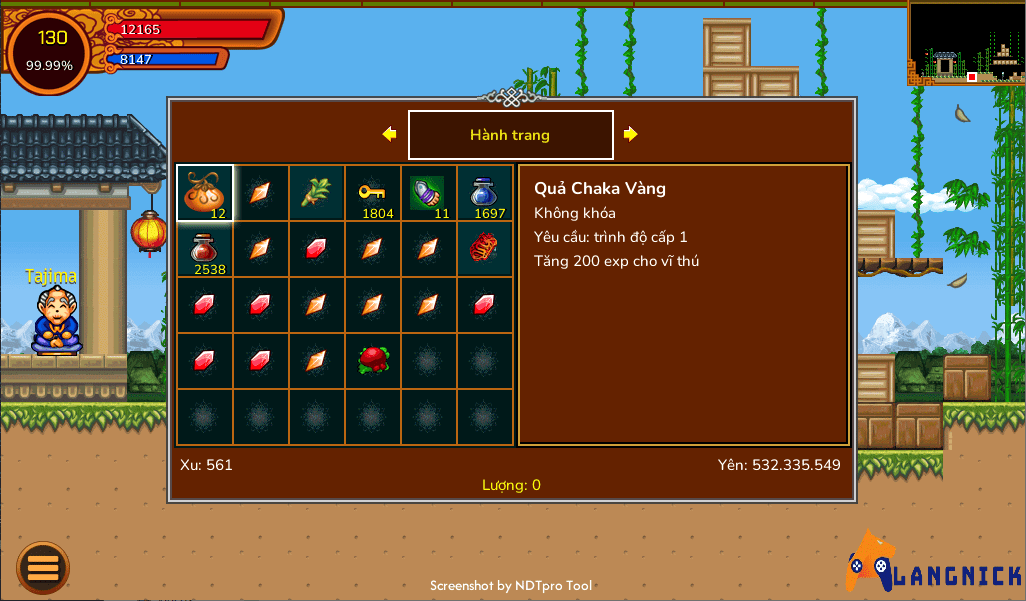Choose the golden key stack of 1804
This screenshot has width=1026, height=601.
(373, 193)
